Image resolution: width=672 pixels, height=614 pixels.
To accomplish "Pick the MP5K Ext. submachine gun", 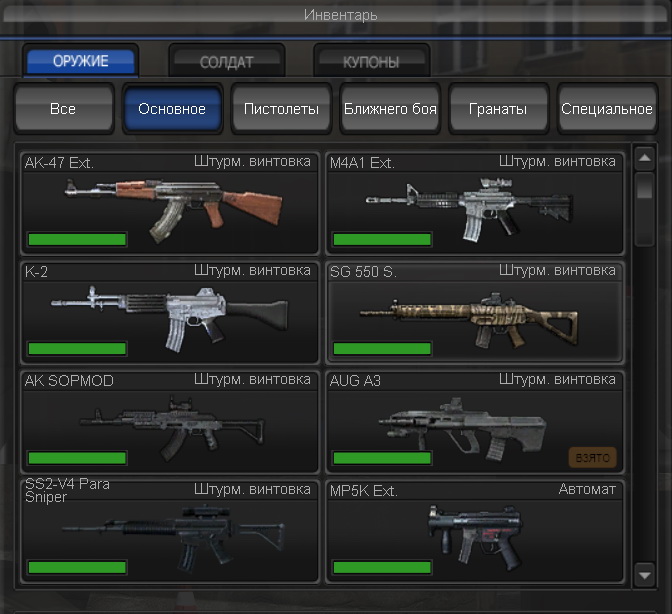I will pos(474,530).
